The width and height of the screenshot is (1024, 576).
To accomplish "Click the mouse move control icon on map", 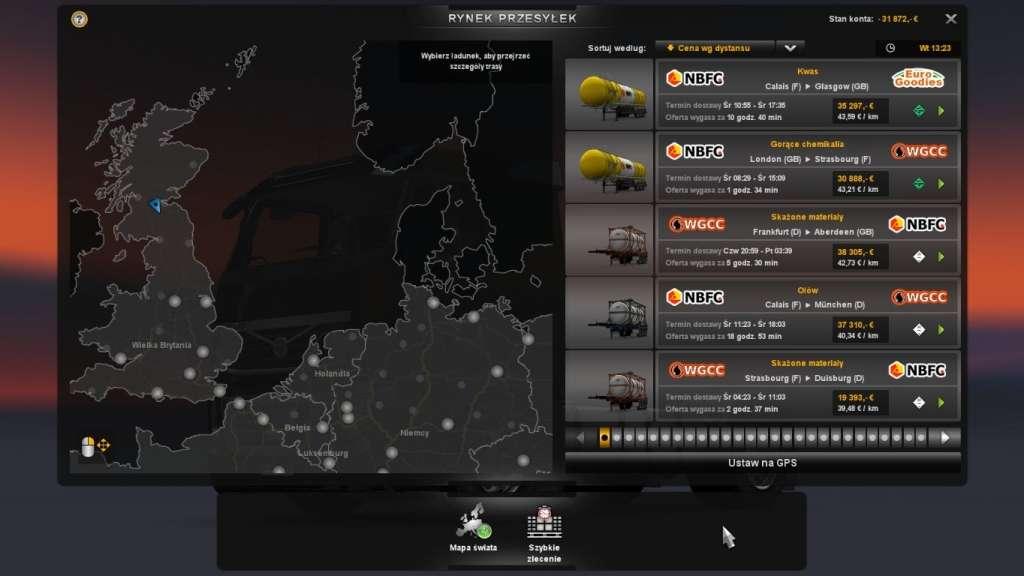I will click(95, 446).
